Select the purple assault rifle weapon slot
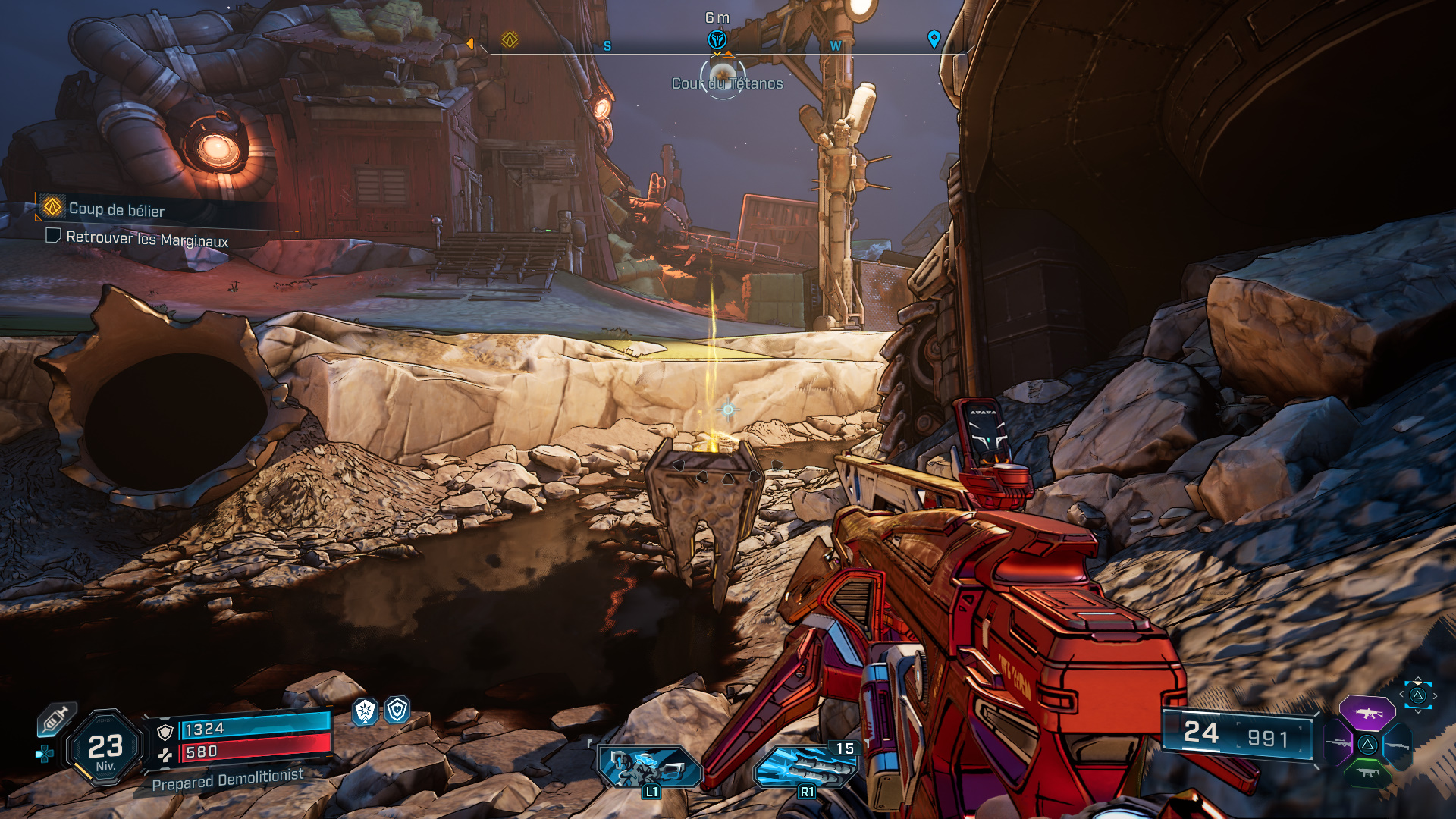Screen dimensions: 1456x819 tap(1367, 713)
